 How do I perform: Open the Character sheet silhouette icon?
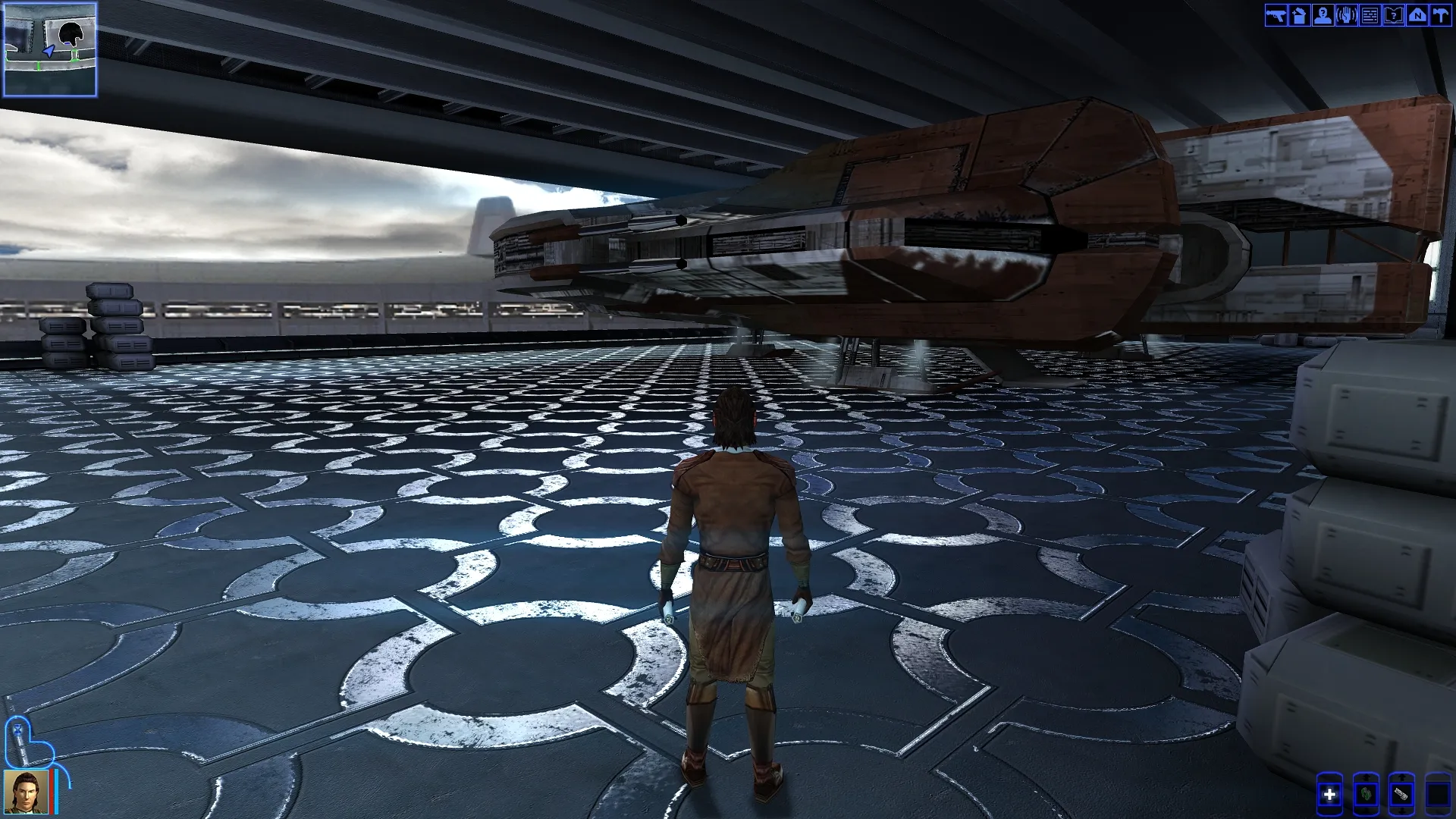tap(1323, 15)
